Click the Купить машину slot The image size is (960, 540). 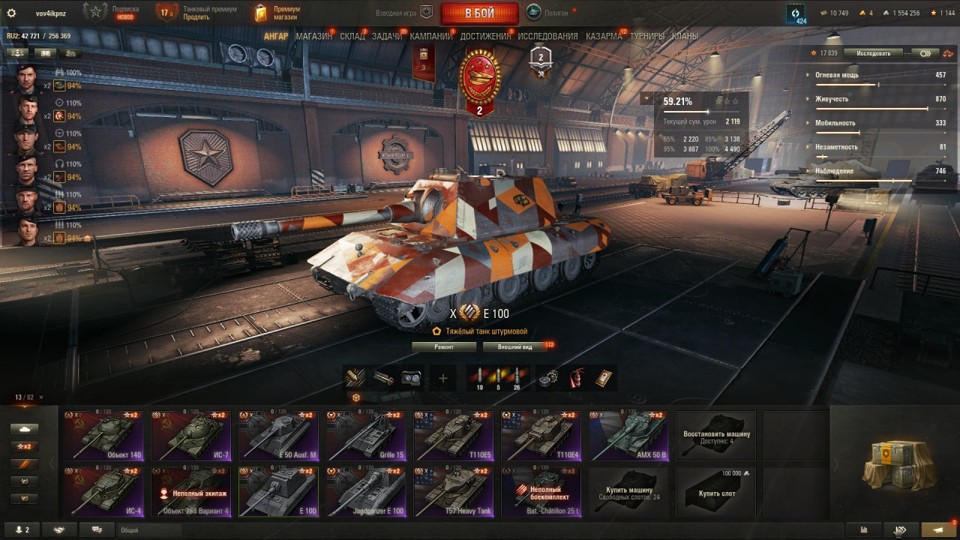point(628,491)
